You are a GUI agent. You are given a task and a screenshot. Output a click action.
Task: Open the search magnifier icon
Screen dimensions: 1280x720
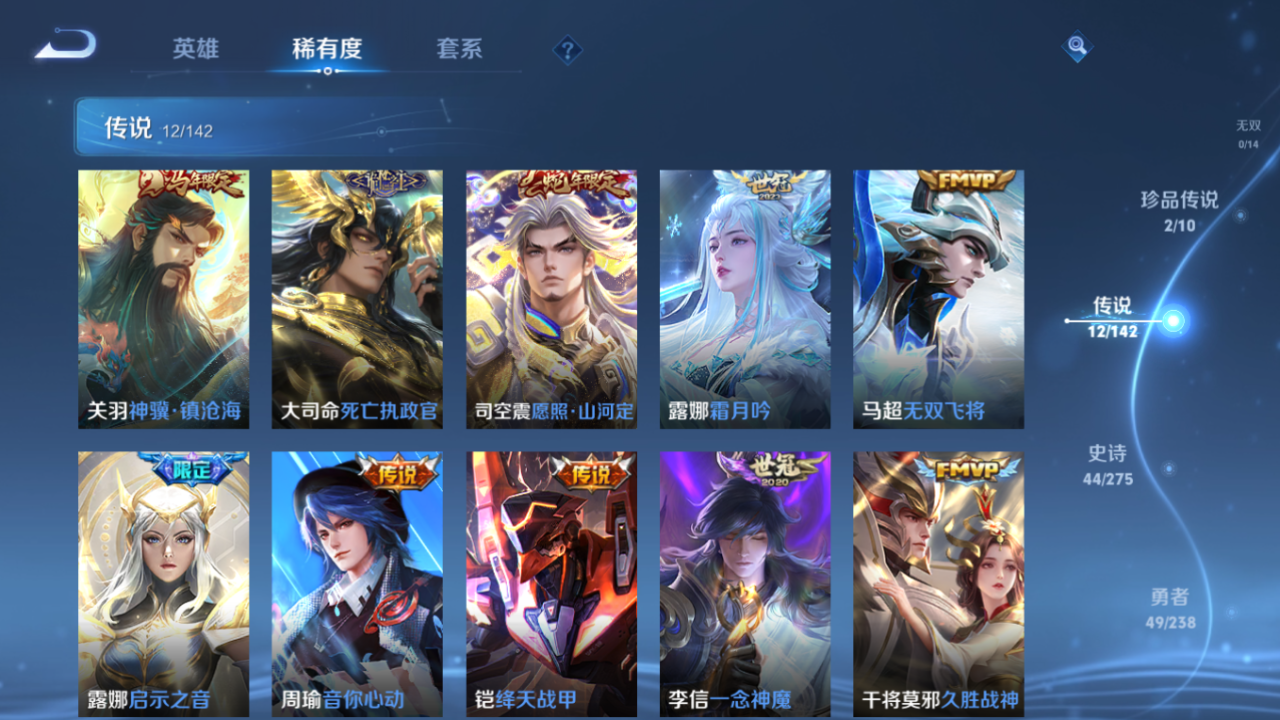1076,47
